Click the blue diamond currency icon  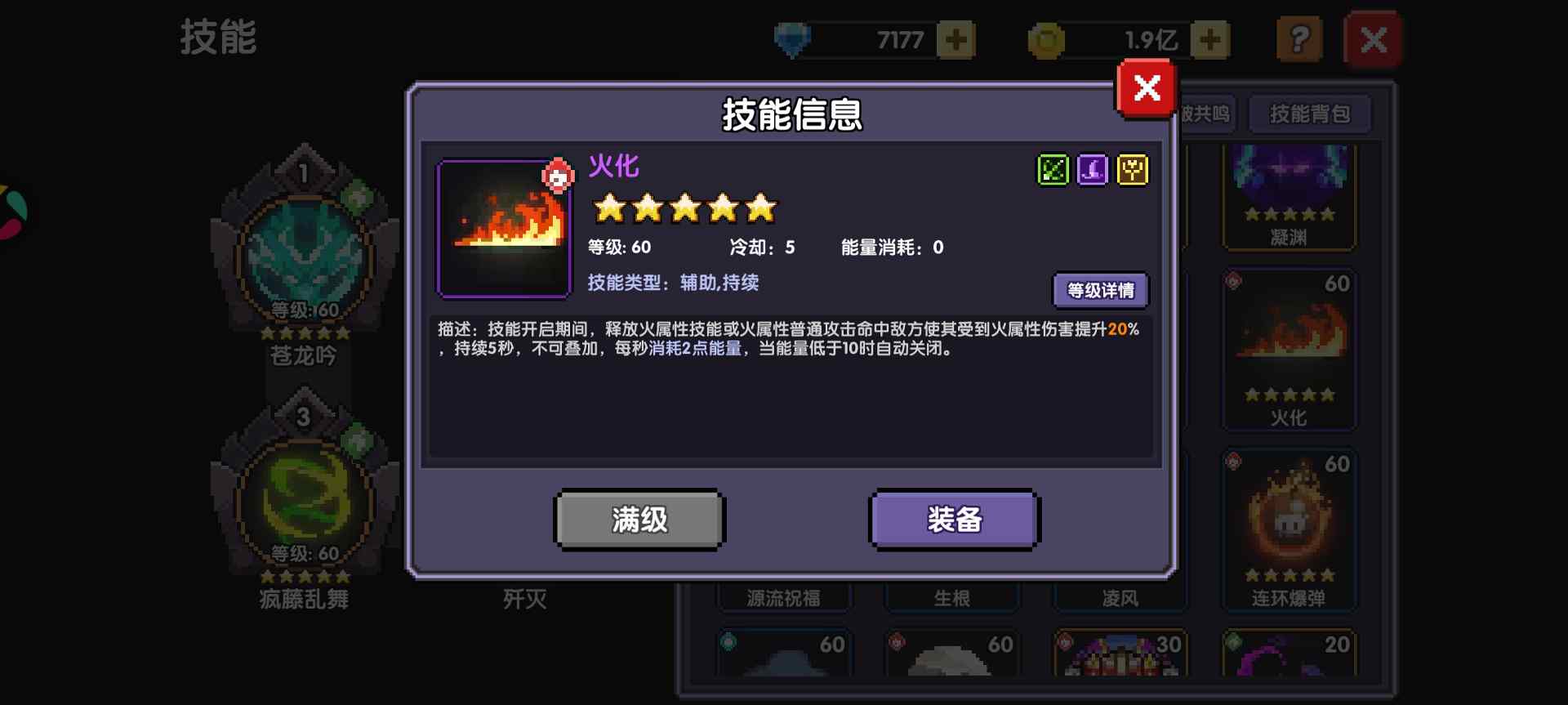click(x=791, y=37)
